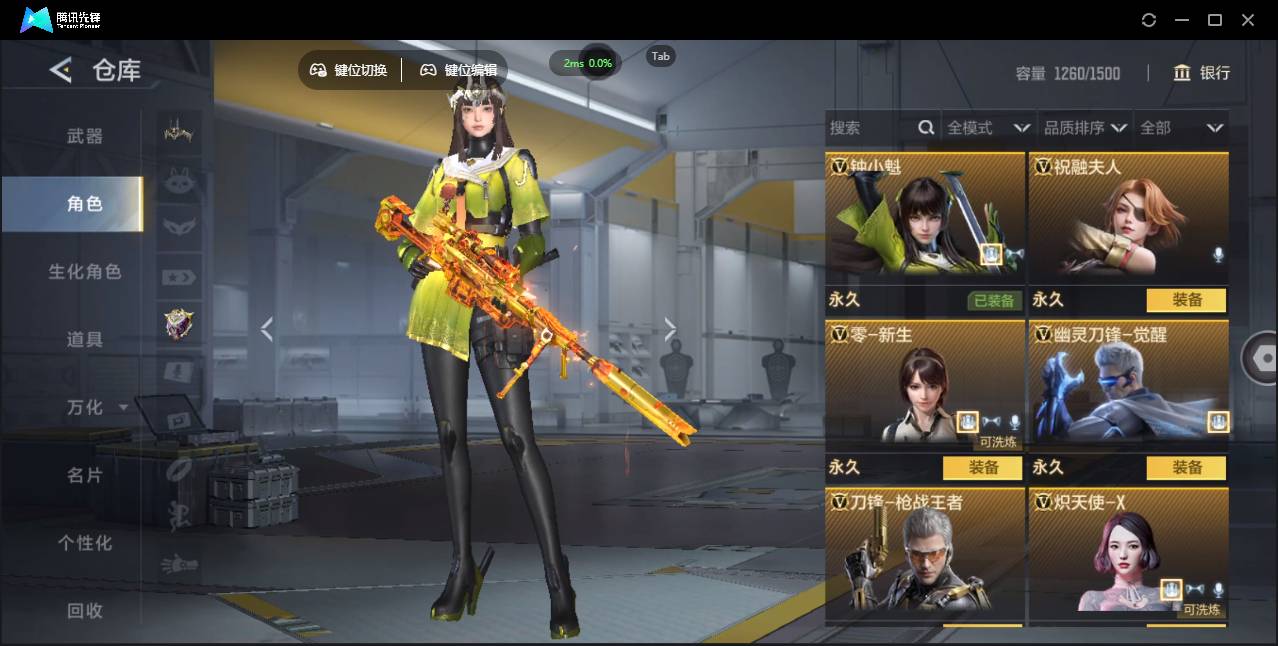The width and height of the screenshot is (1278, 646).
Task: Switch to the 回收 recycle tab
Action: tap(85, 610)
